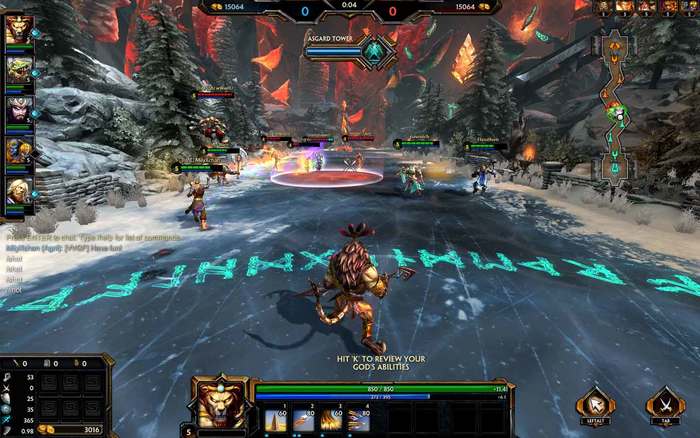Select the blonde-haired teammate portrait
This screenshot has height=438, width=700.
pos(16,190)
